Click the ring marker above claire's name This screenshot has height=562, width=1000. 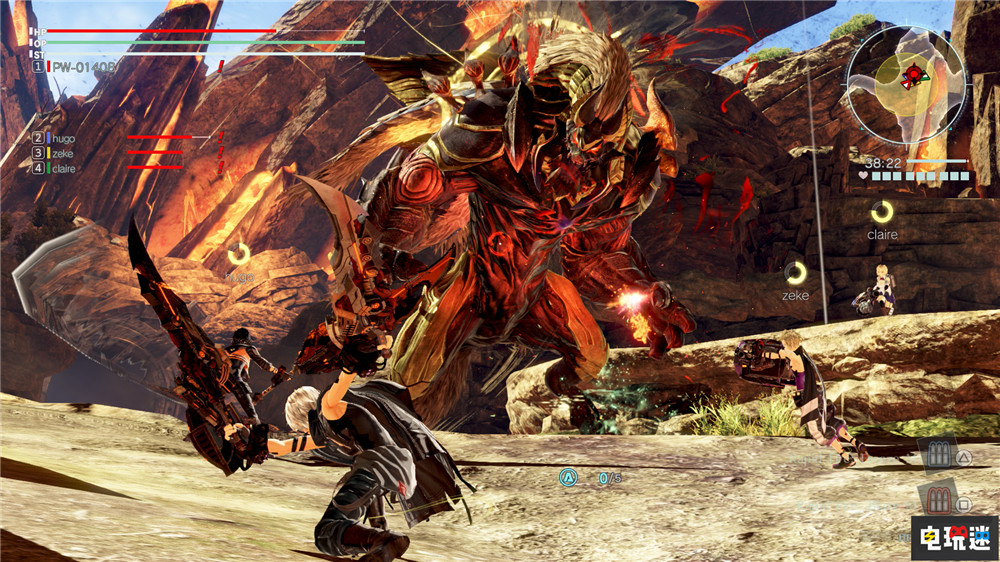click(881, 212)
